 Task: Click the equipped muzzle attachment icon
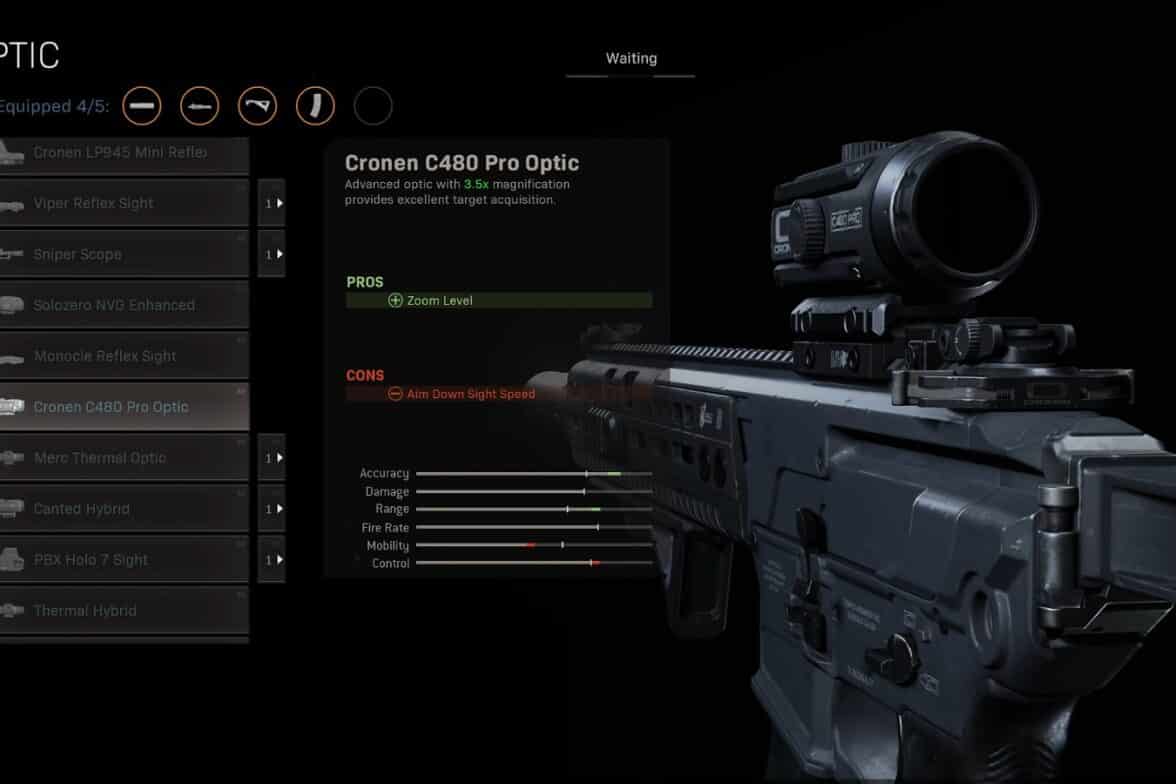[142, 106]
